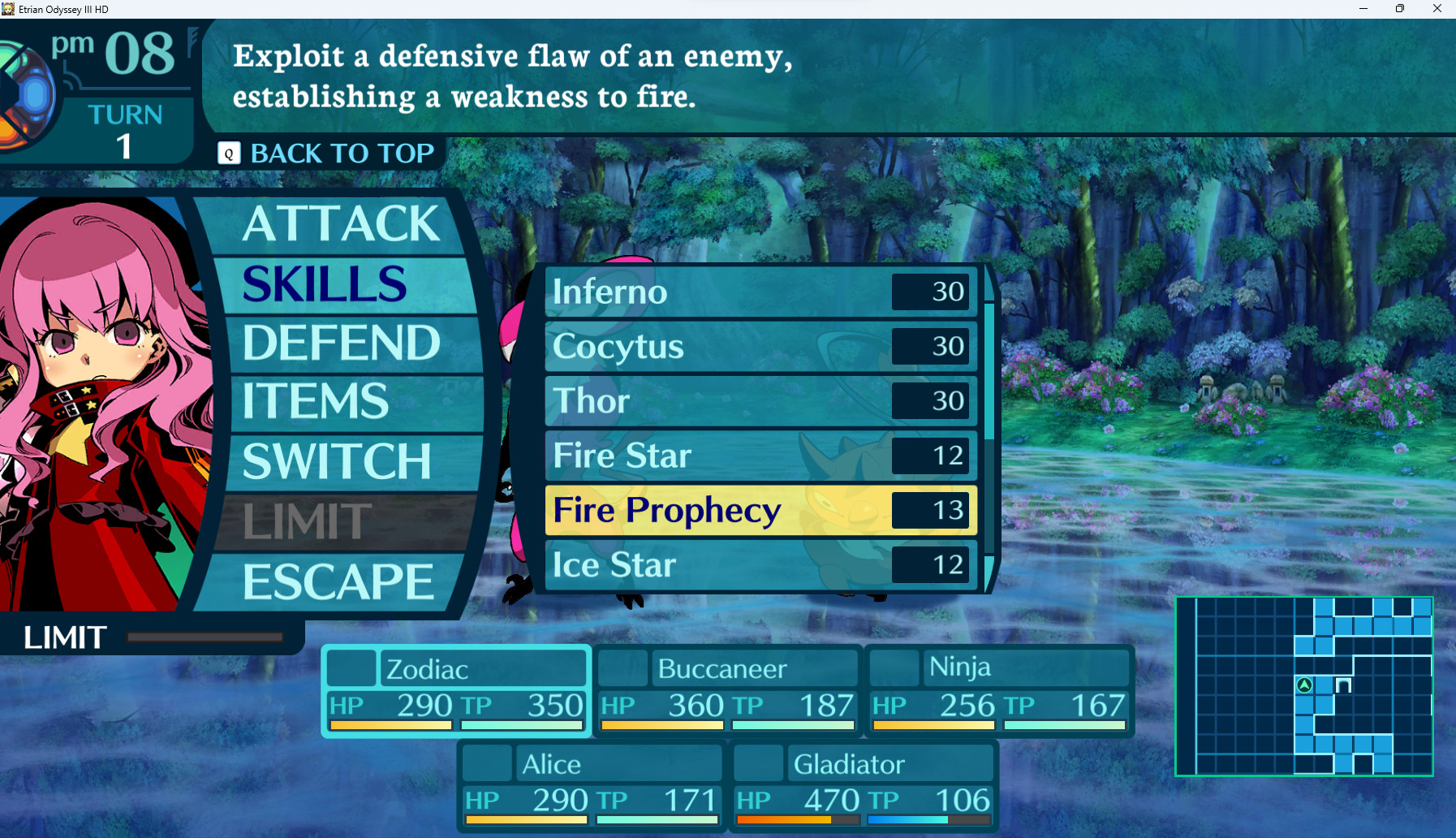1456x838 pixels.
Task: Click the Q key icon beside BACK TO TOP
Action: tap(228, 153)
